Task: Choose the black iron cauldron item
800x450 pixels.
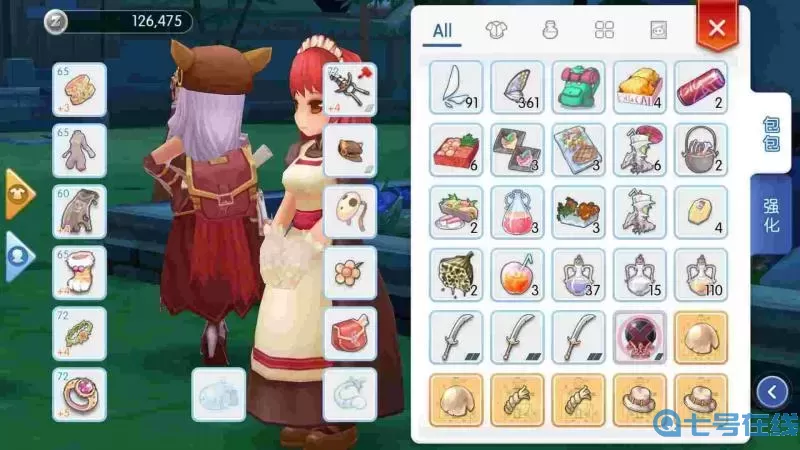Action: pyautogui.click(x=700, y=149)
